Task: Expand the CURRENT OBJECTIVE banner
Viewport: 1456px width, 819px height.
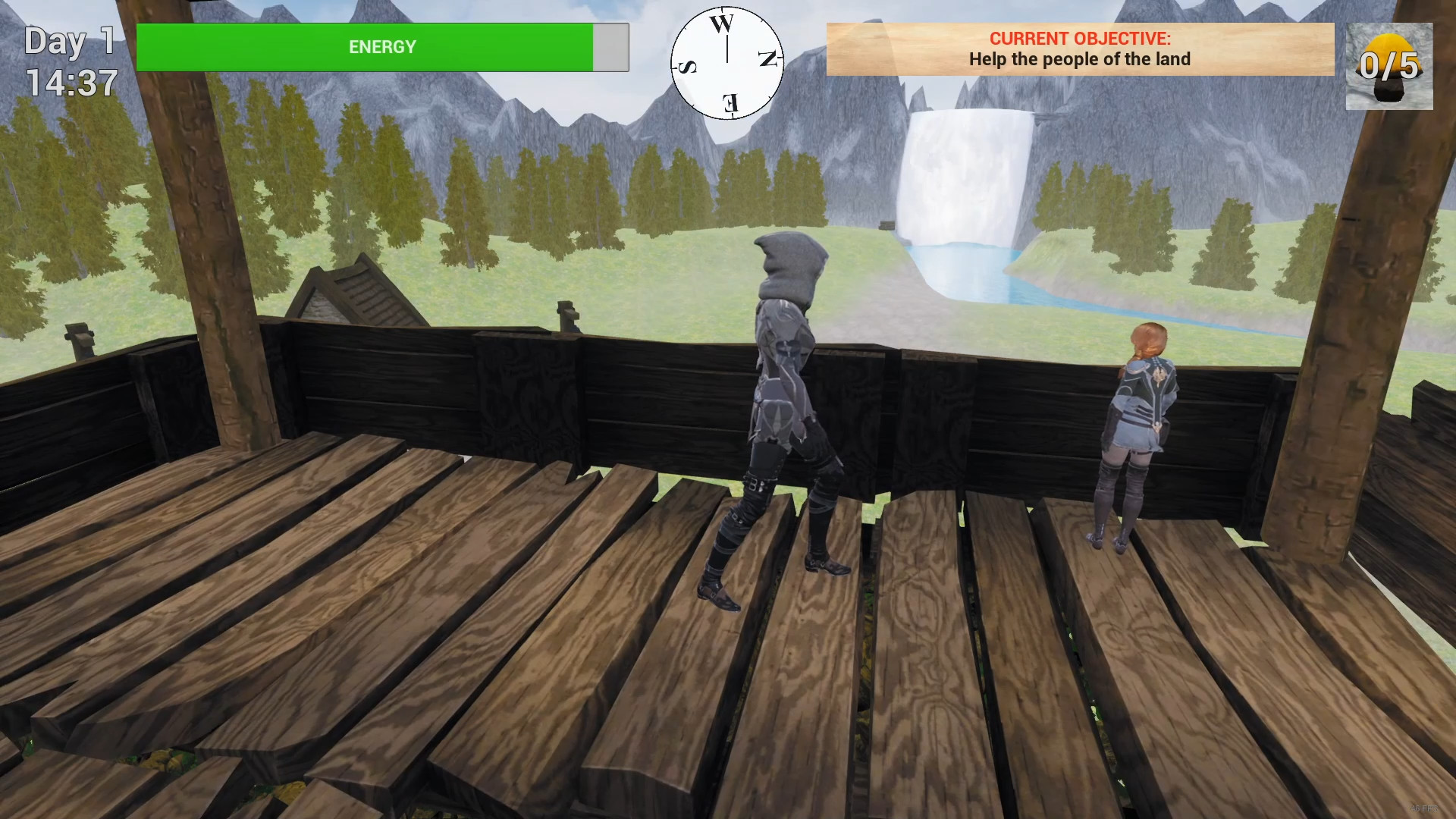Action: click(x=1080, y=49)
